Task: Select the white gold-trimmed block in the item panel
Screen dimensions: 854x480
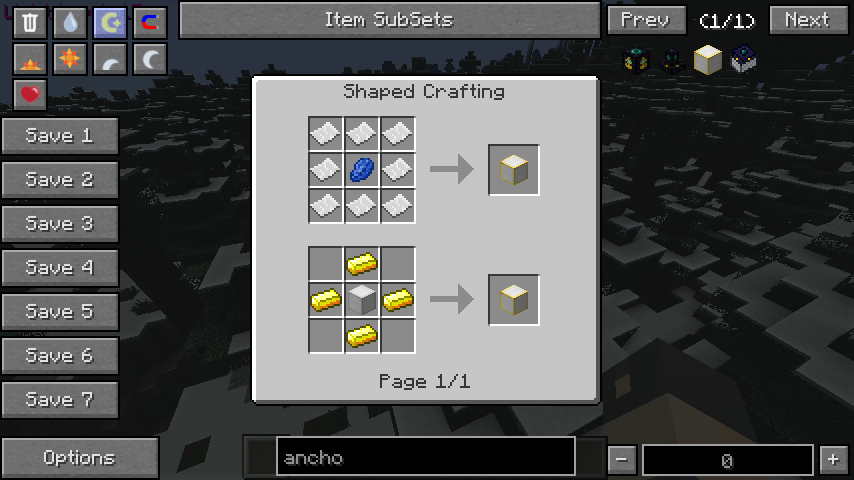Action: pos(708,60)
